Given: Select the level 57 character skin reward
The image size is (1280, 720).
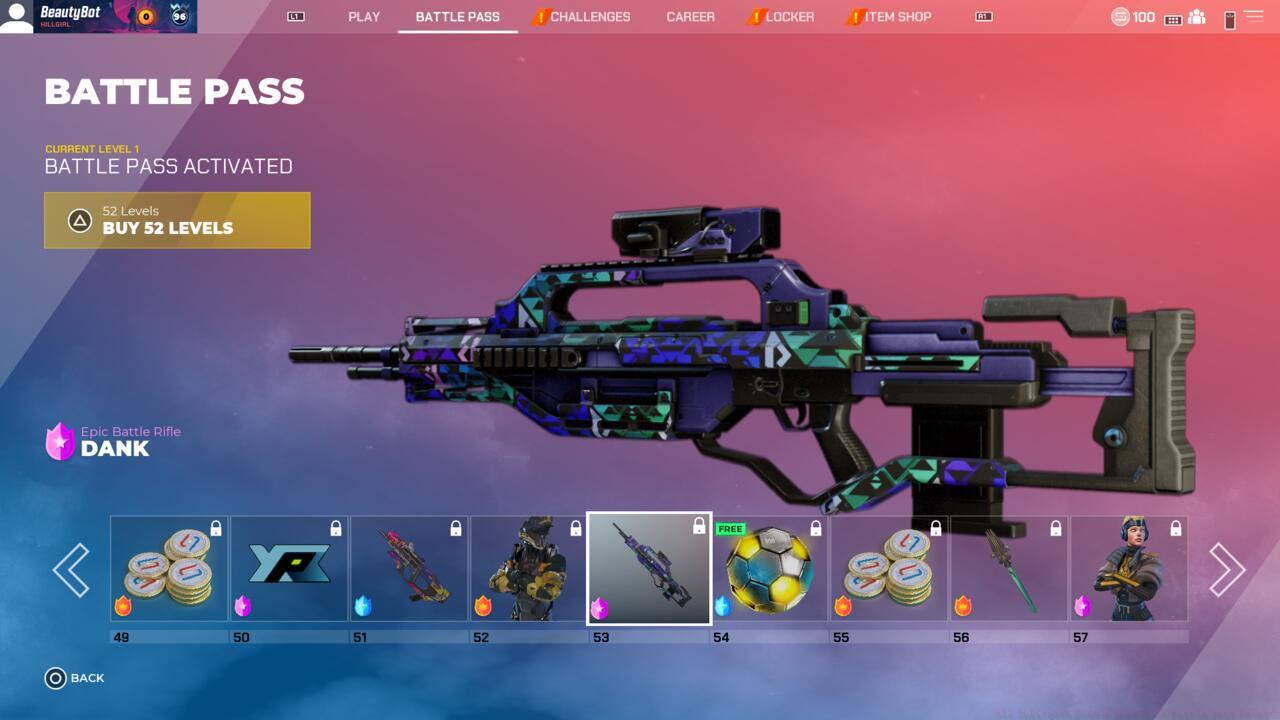Looking at the screenshot, I should (x=1129, y=569).
